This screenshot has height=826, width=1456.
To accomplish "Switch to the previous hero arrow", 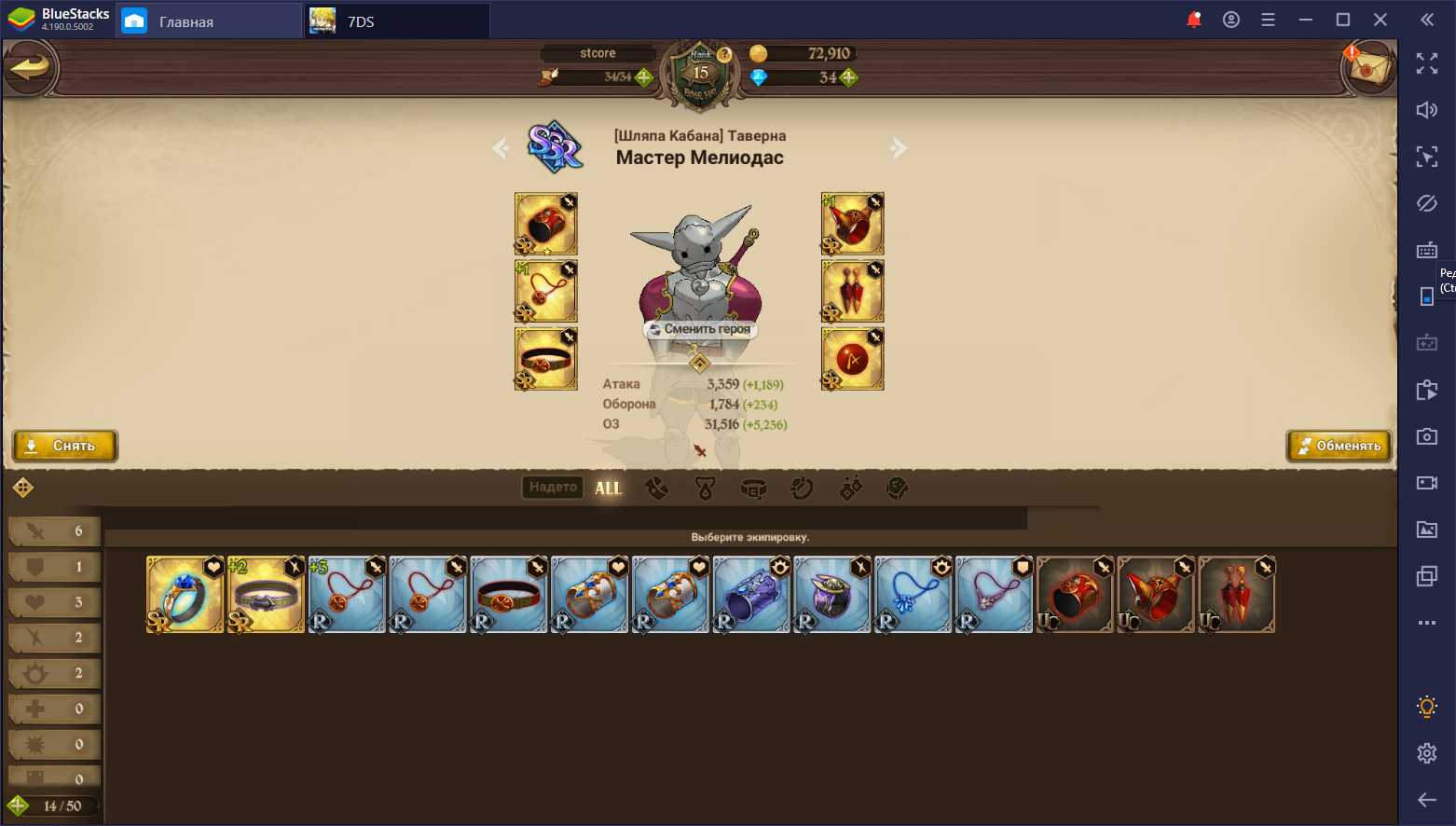I will 501,148.
